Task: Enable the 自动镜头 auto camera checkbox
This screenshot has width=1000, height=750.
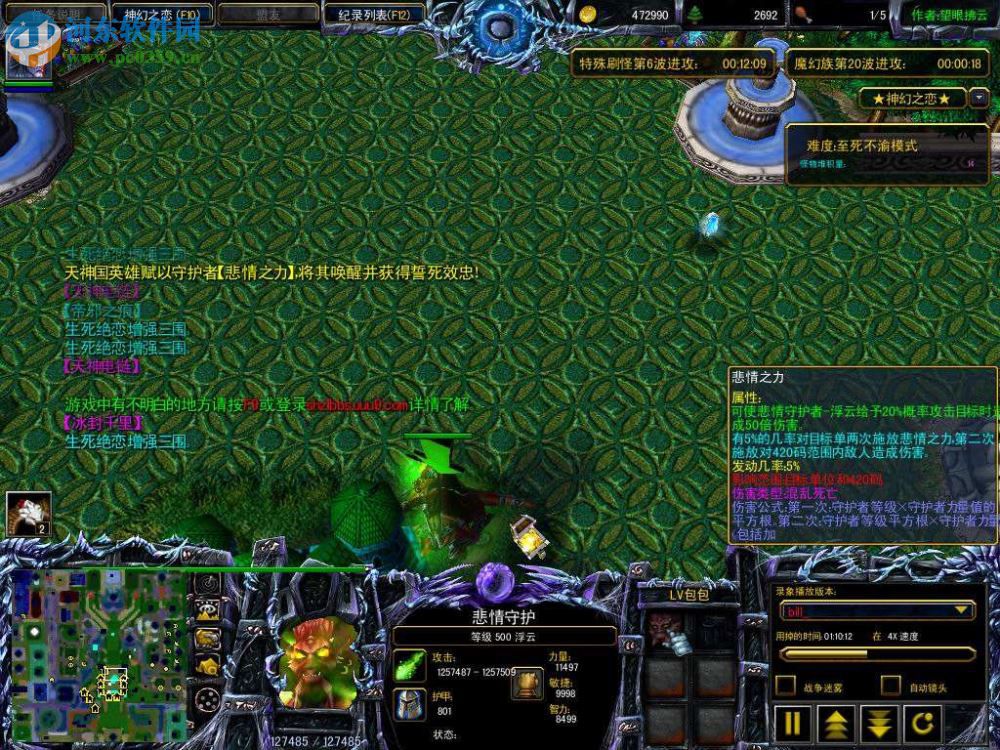Action: pos(891,686)
